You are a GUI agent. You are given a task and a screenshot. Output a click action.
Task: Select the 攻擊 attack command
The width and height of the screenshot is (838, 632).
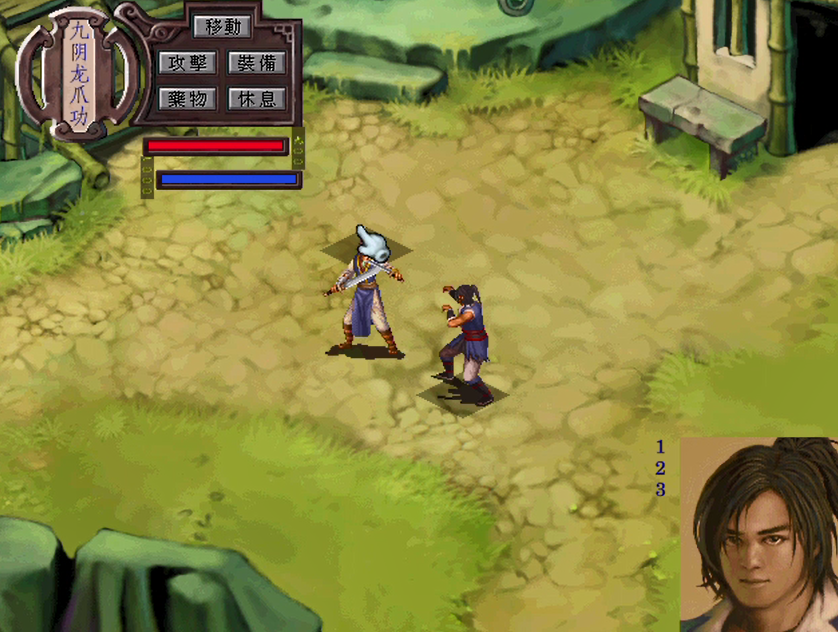tap(187, 63)
